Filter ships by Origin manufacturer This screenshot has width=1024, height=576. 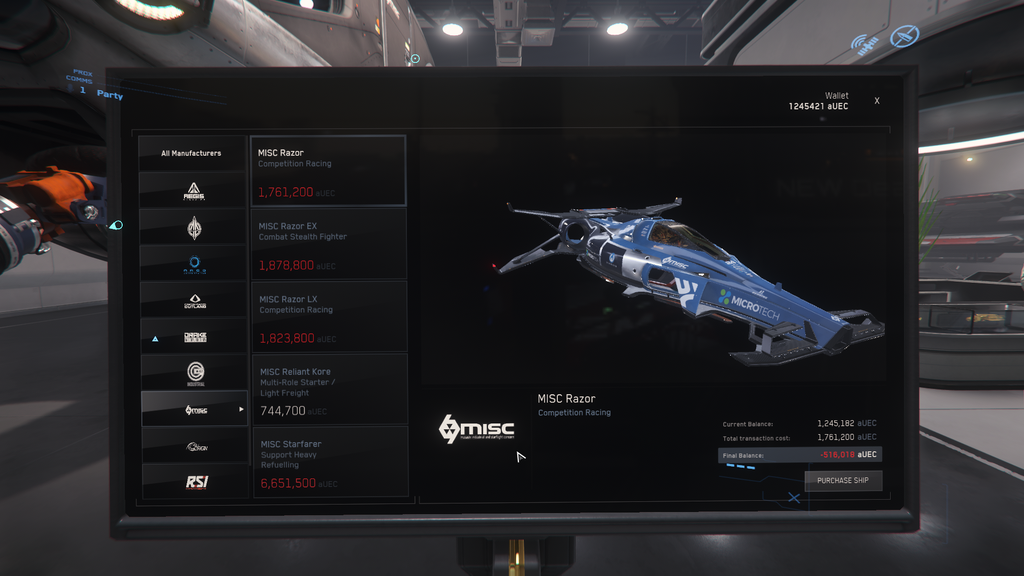[x=194, y=446]
